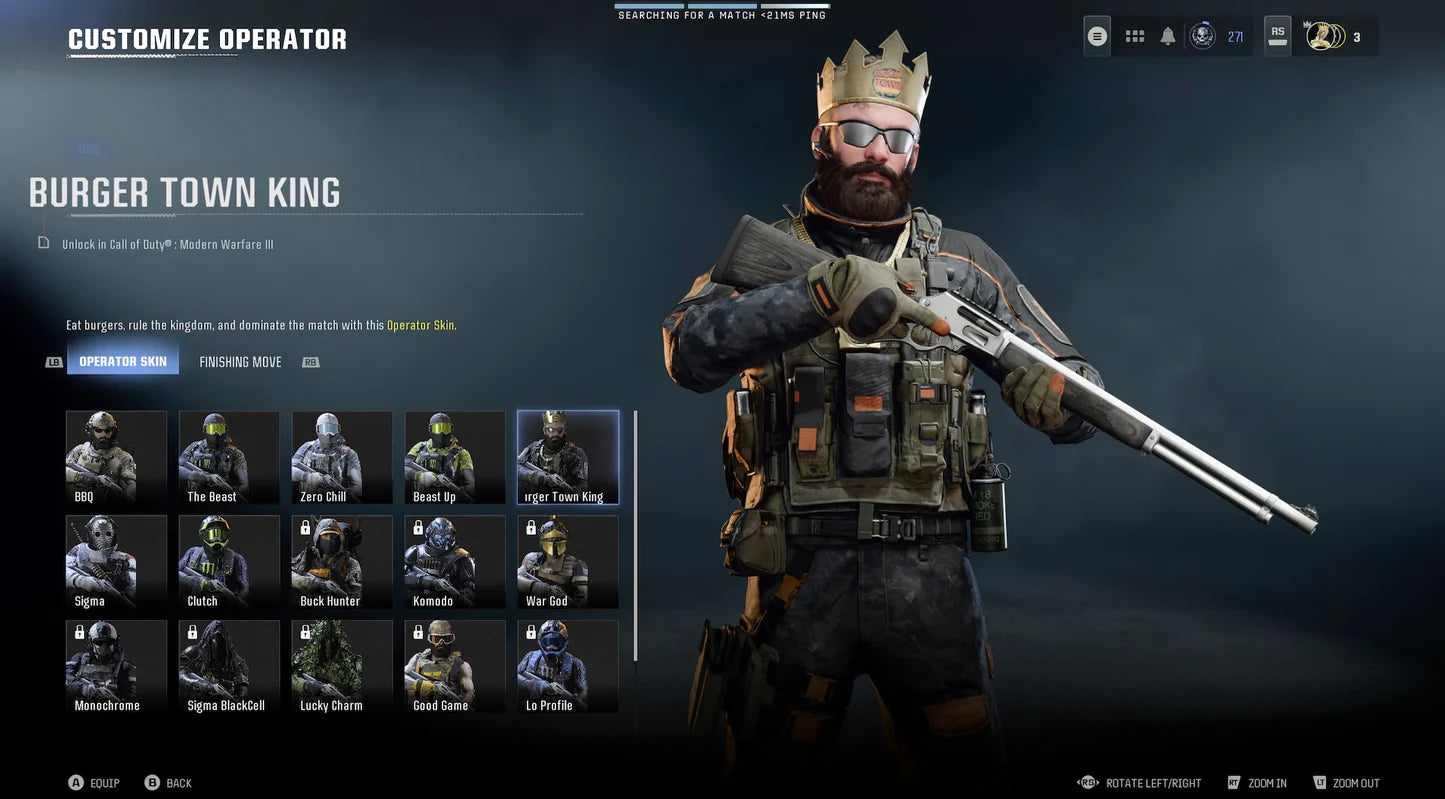Click the match search progress bar at top
1445x799 pixels.
point(722,5)
